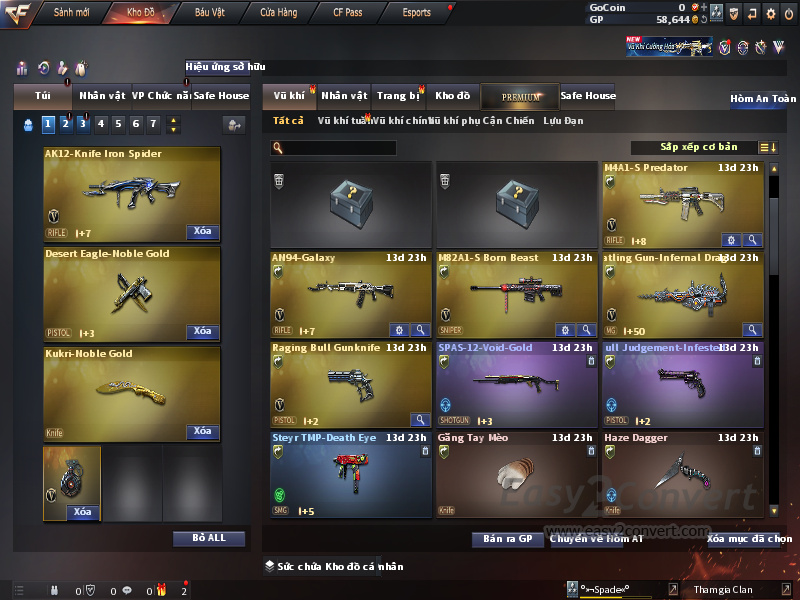Click the Bán ra GP button

coord(507,539)
